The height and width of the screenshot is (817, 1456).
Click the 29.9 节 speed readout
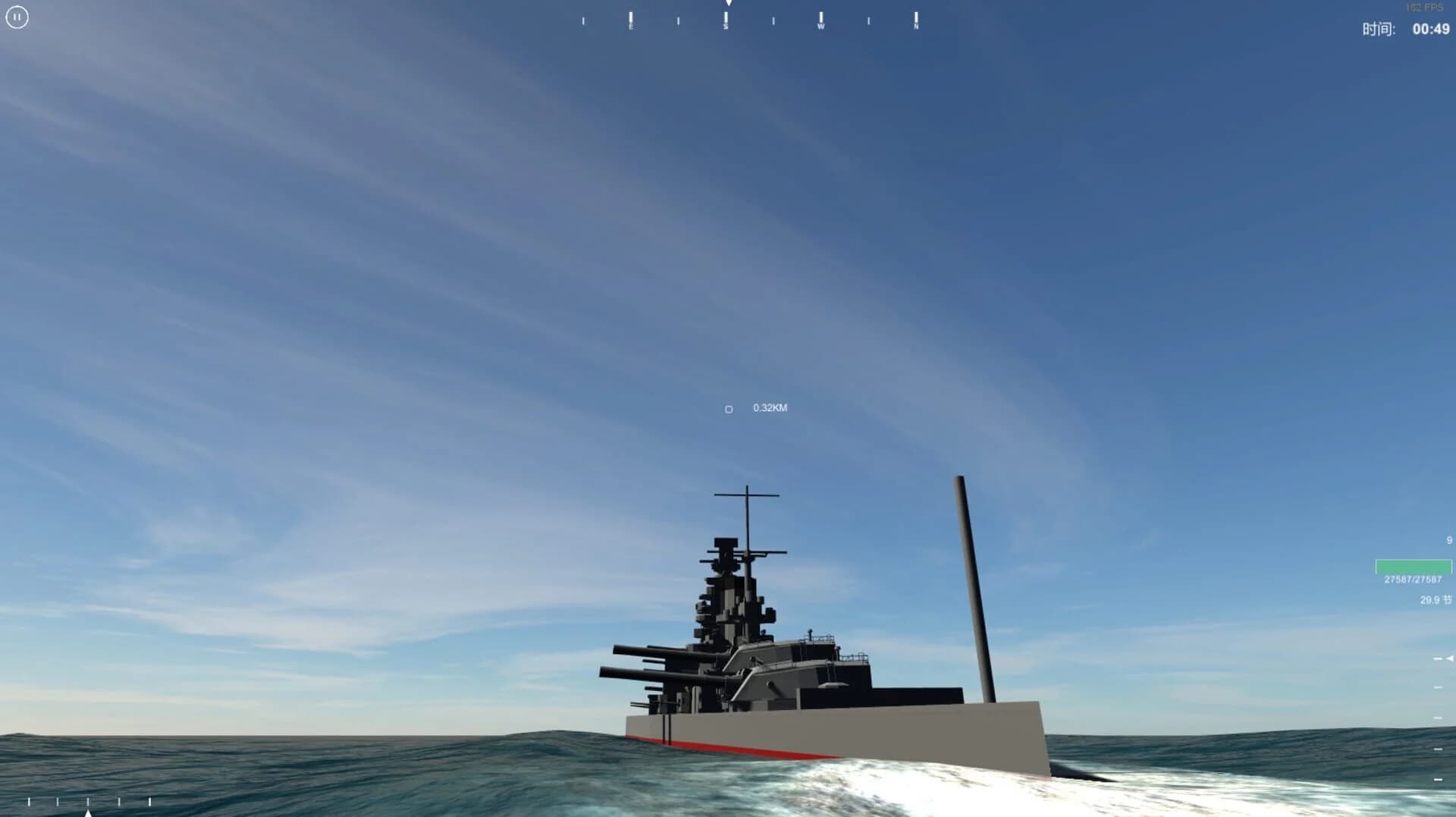tap(1436, 599)
